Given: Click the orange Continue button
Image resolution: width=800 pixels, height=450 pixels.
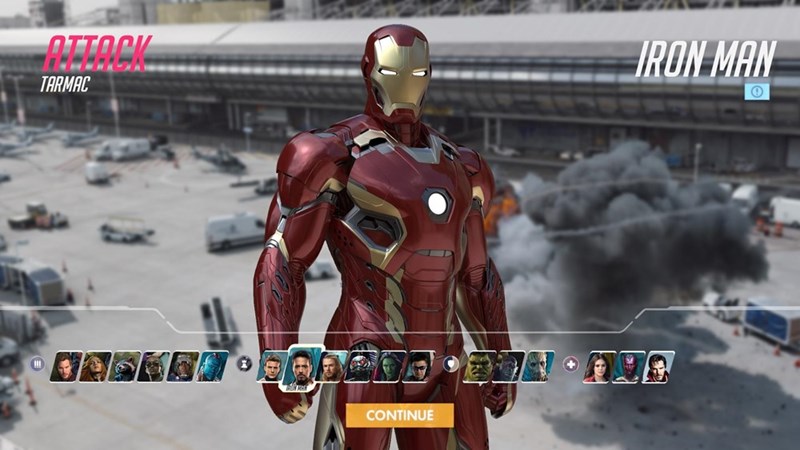Looking at the screenshot, I should tap(399, 415).
